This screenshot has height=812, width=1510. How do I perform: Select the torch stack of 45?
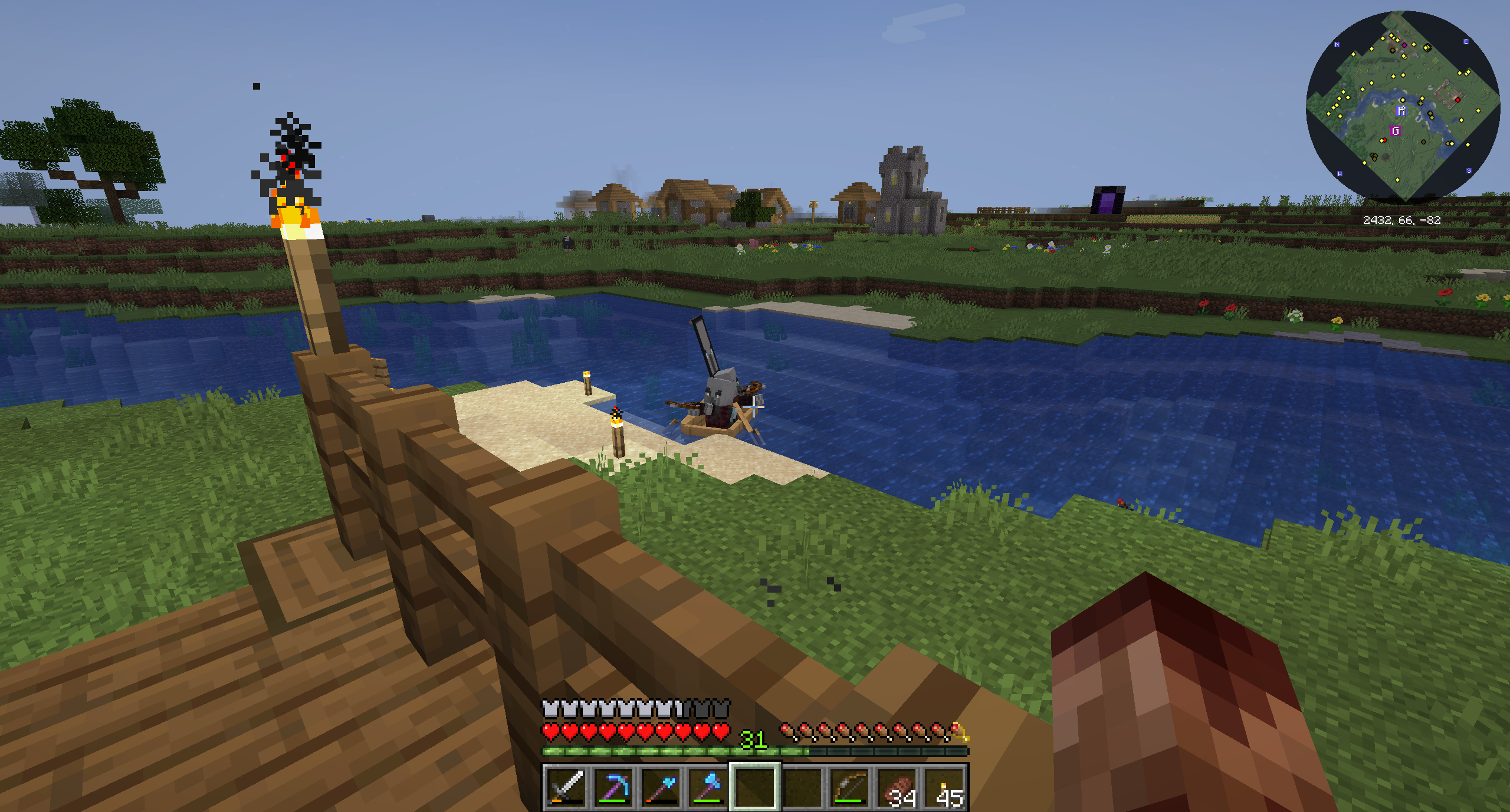coord(945,787)
